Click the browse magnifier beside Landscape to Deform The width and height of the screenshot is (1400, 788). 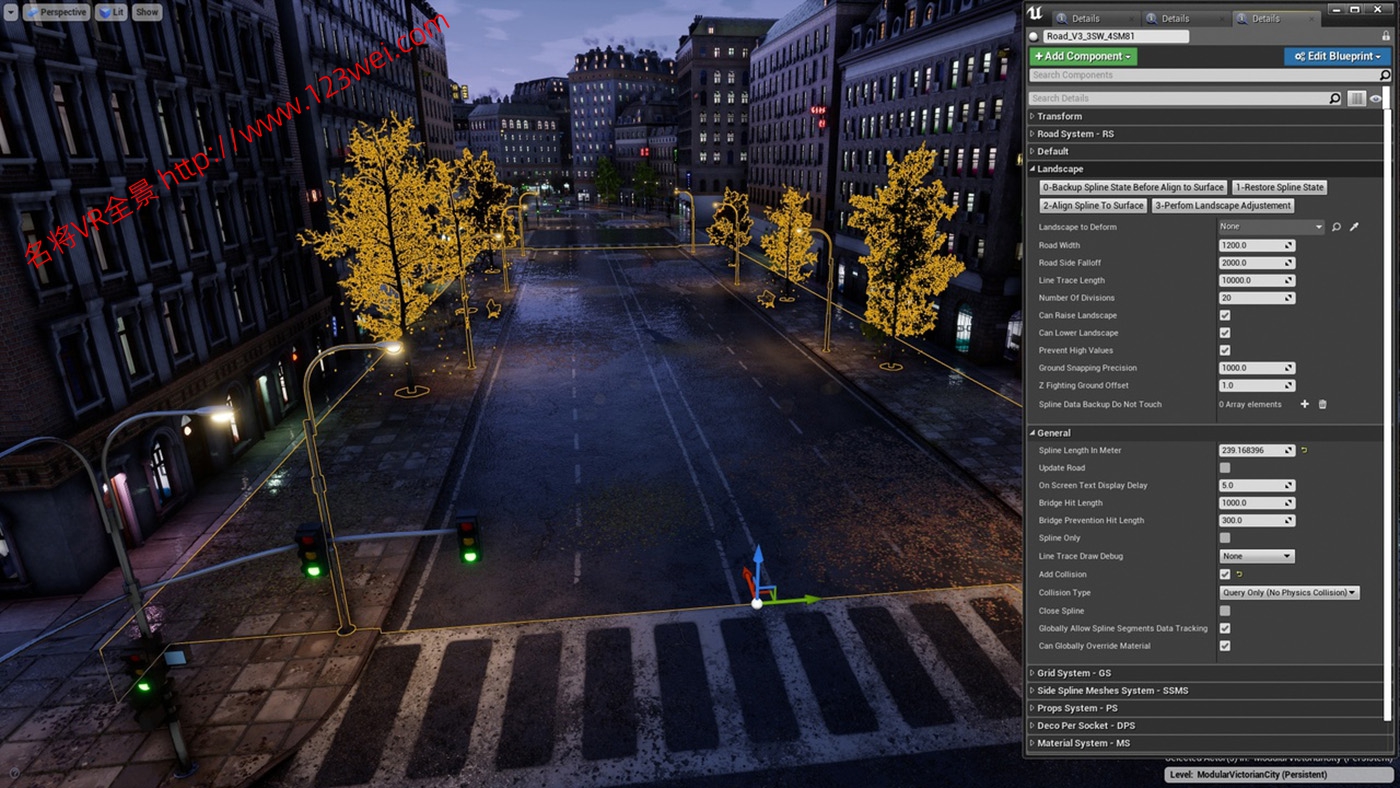1337,226
